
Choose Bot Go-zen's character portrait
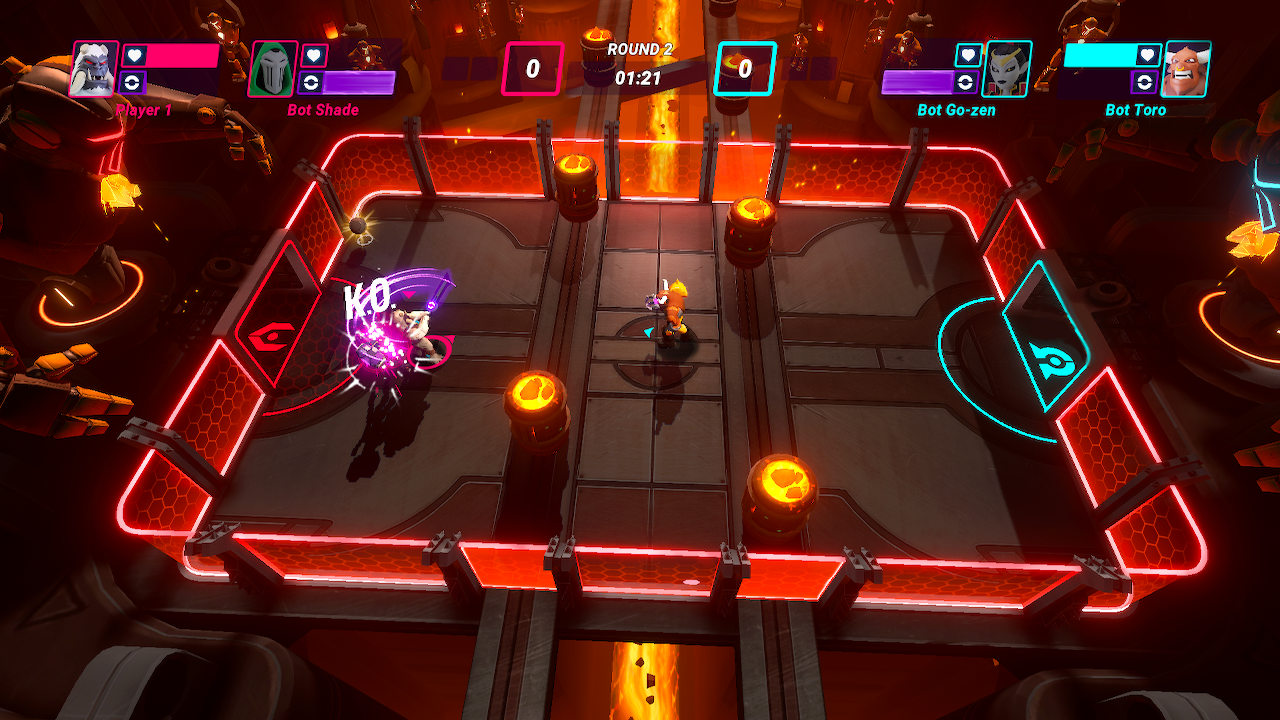tap(1007, 69)
